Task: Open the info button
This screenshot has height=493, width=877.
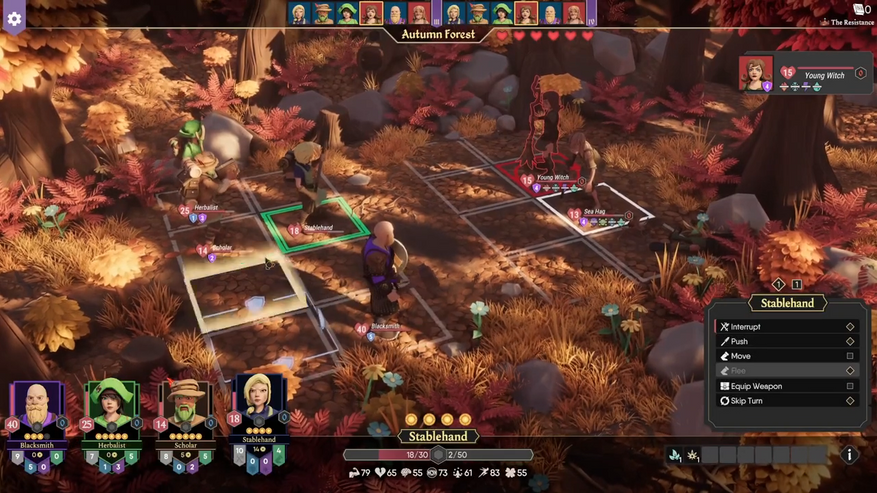Action: [x=849, y=455]
